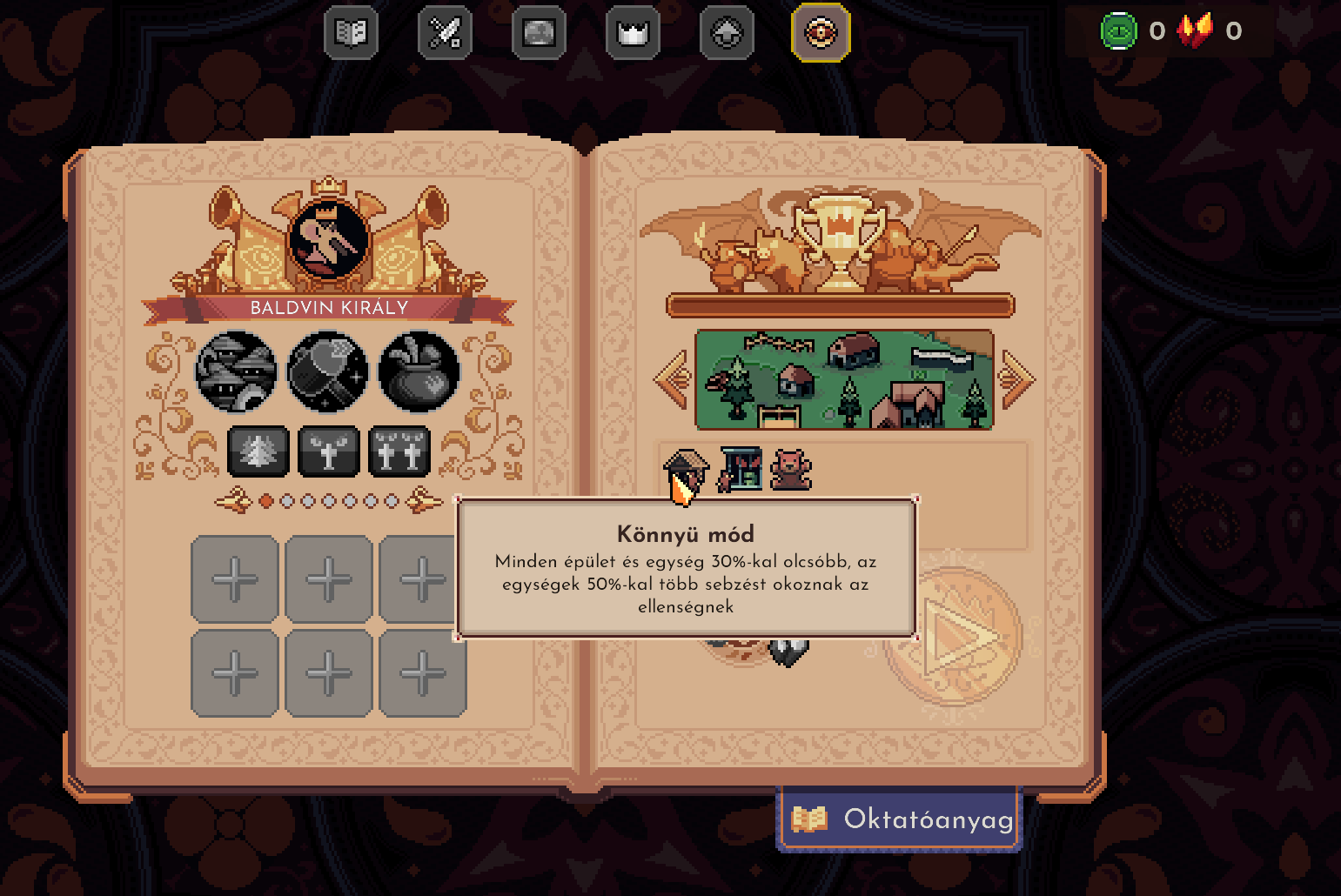Pick the cauldron round perk icon
1341x896 pixels.
coord(419,371)
